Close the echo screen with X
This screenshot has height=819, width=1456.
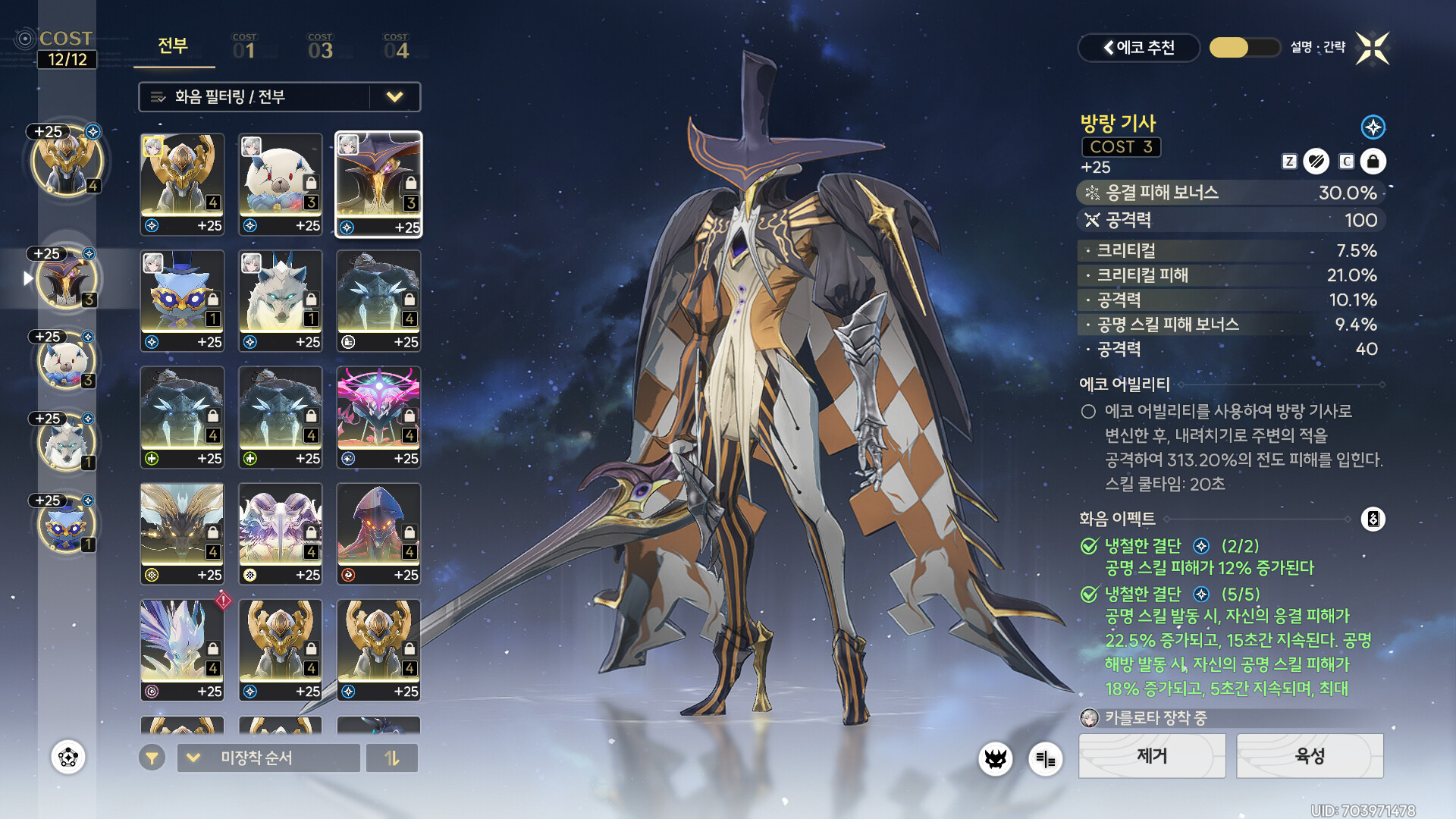coord(1373,49)
